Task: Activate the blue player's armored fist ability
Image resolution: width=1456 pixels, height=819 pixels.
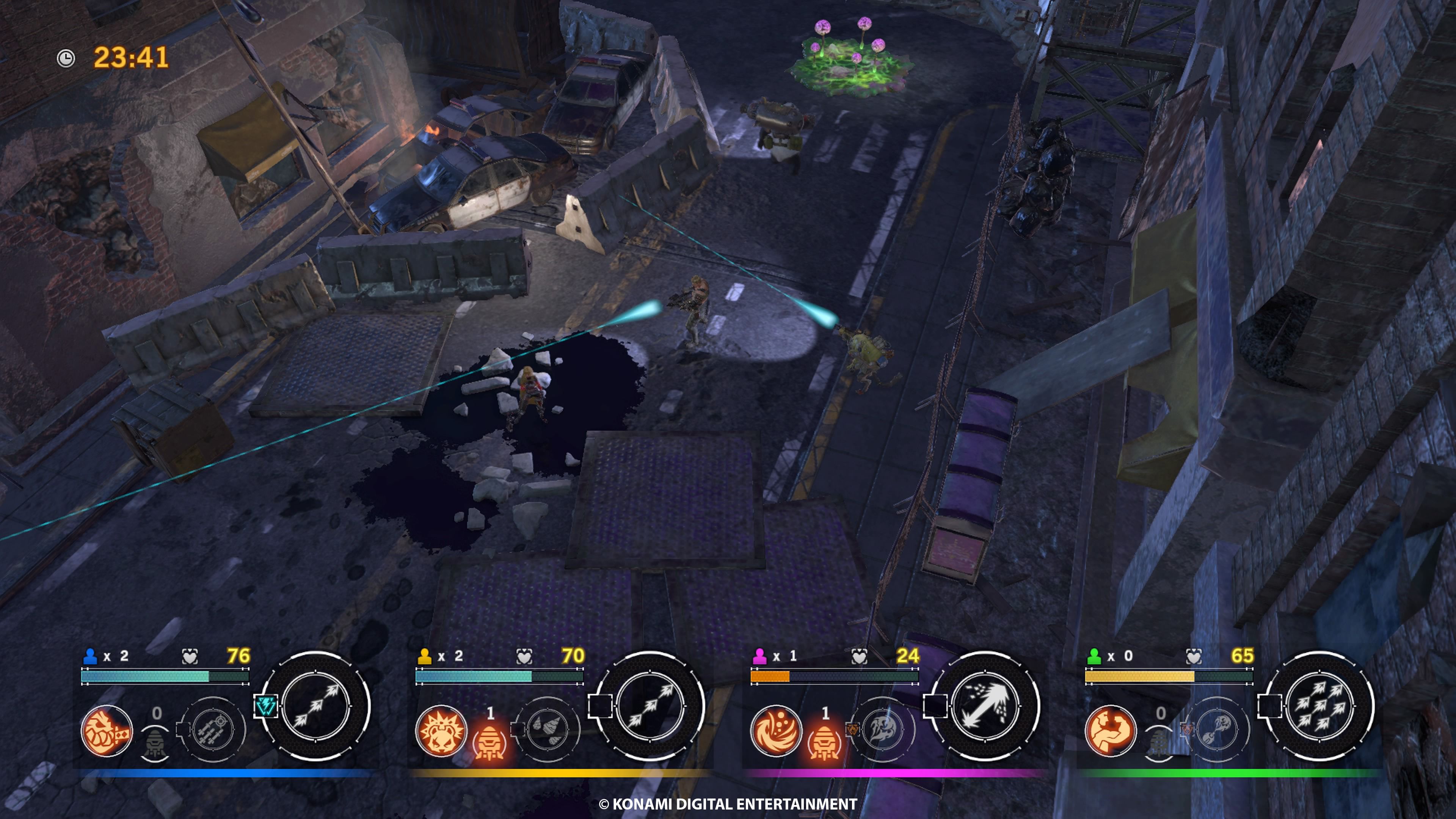Action: coord(107,731)
